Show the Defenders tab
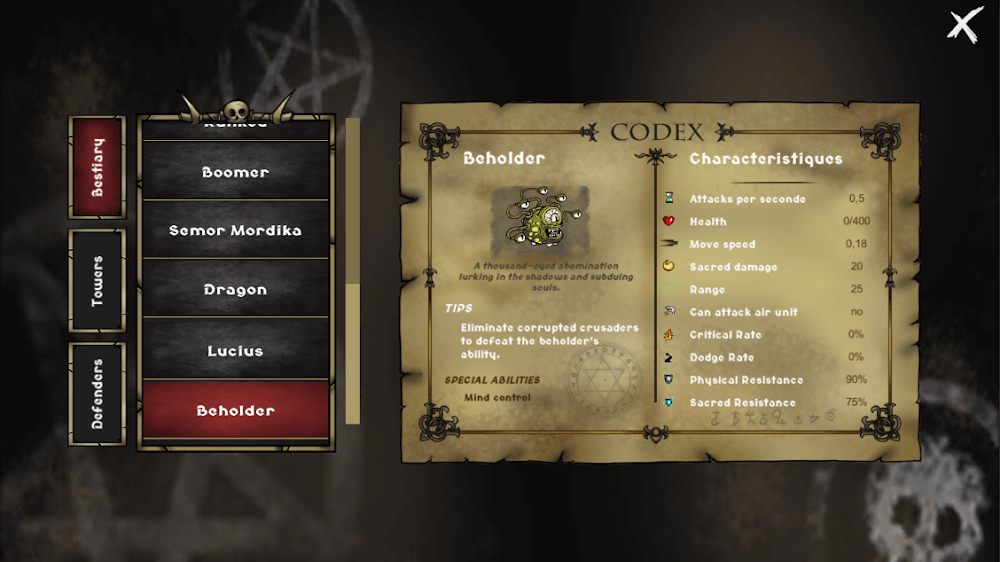 [x=97, y=394]
